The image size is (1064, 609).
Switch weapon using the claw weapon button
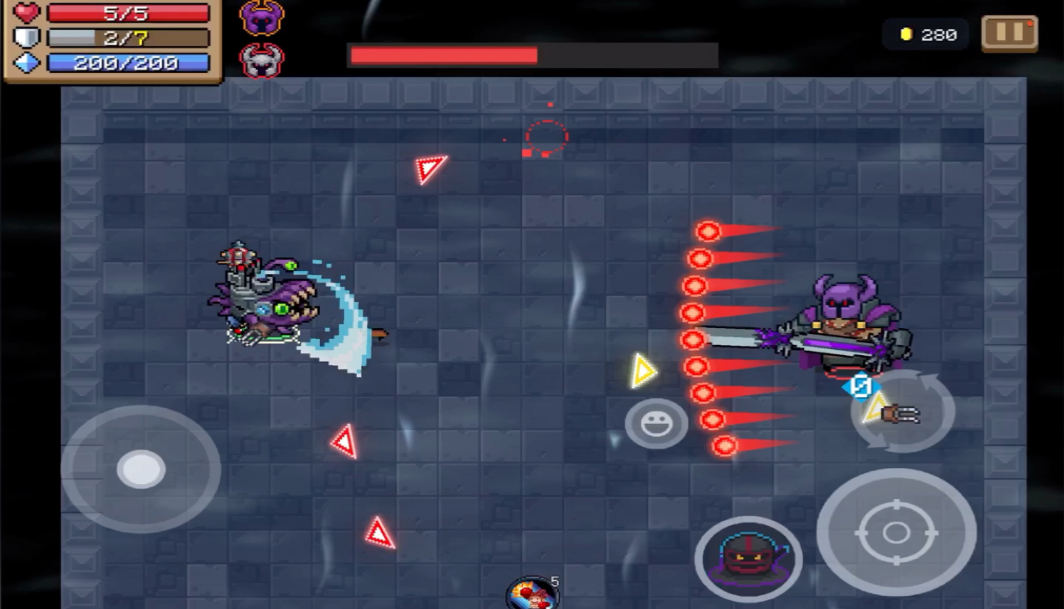903,411
